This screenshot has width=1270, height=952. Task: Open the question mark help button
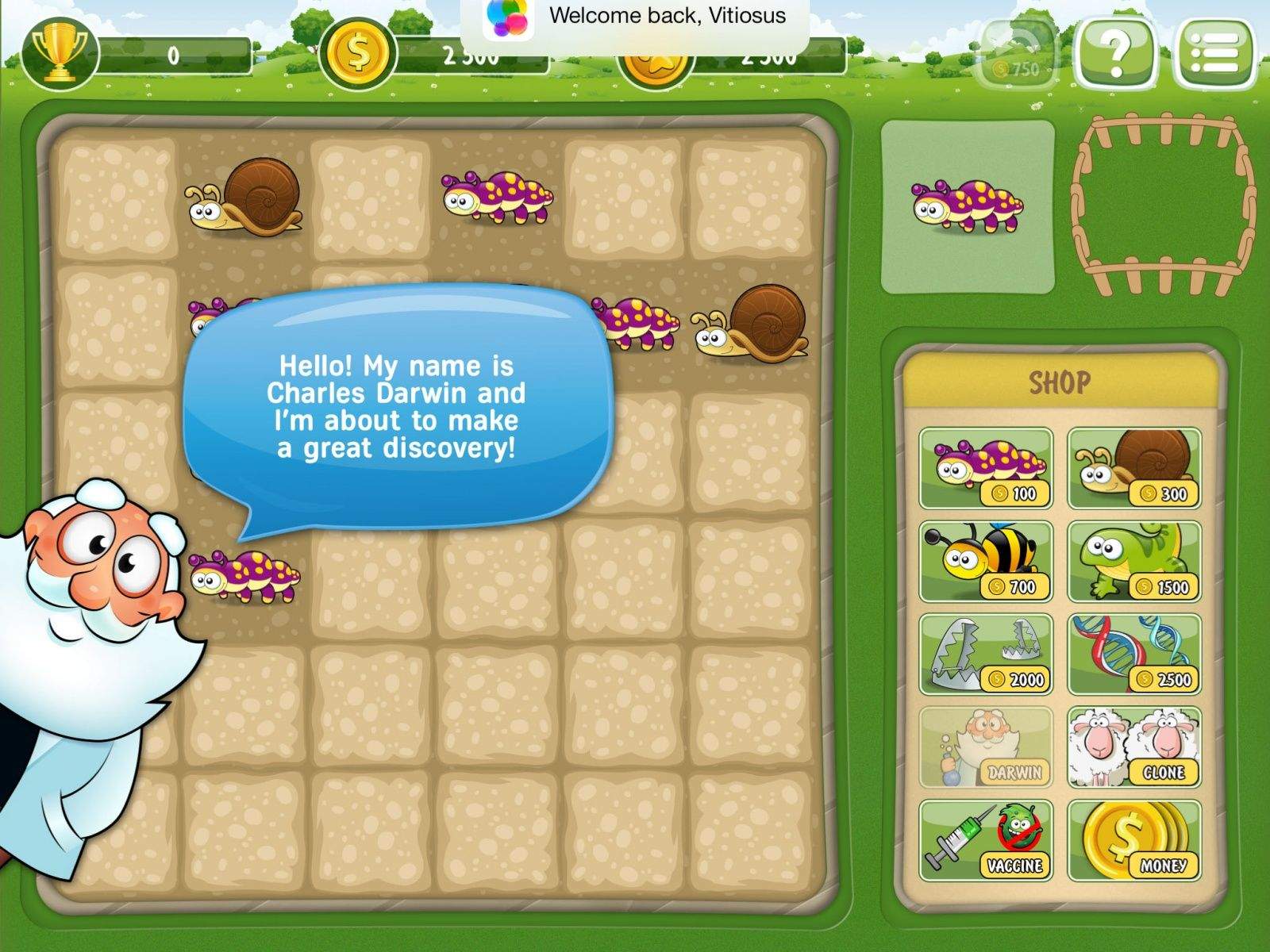[x=1115, y=53]
